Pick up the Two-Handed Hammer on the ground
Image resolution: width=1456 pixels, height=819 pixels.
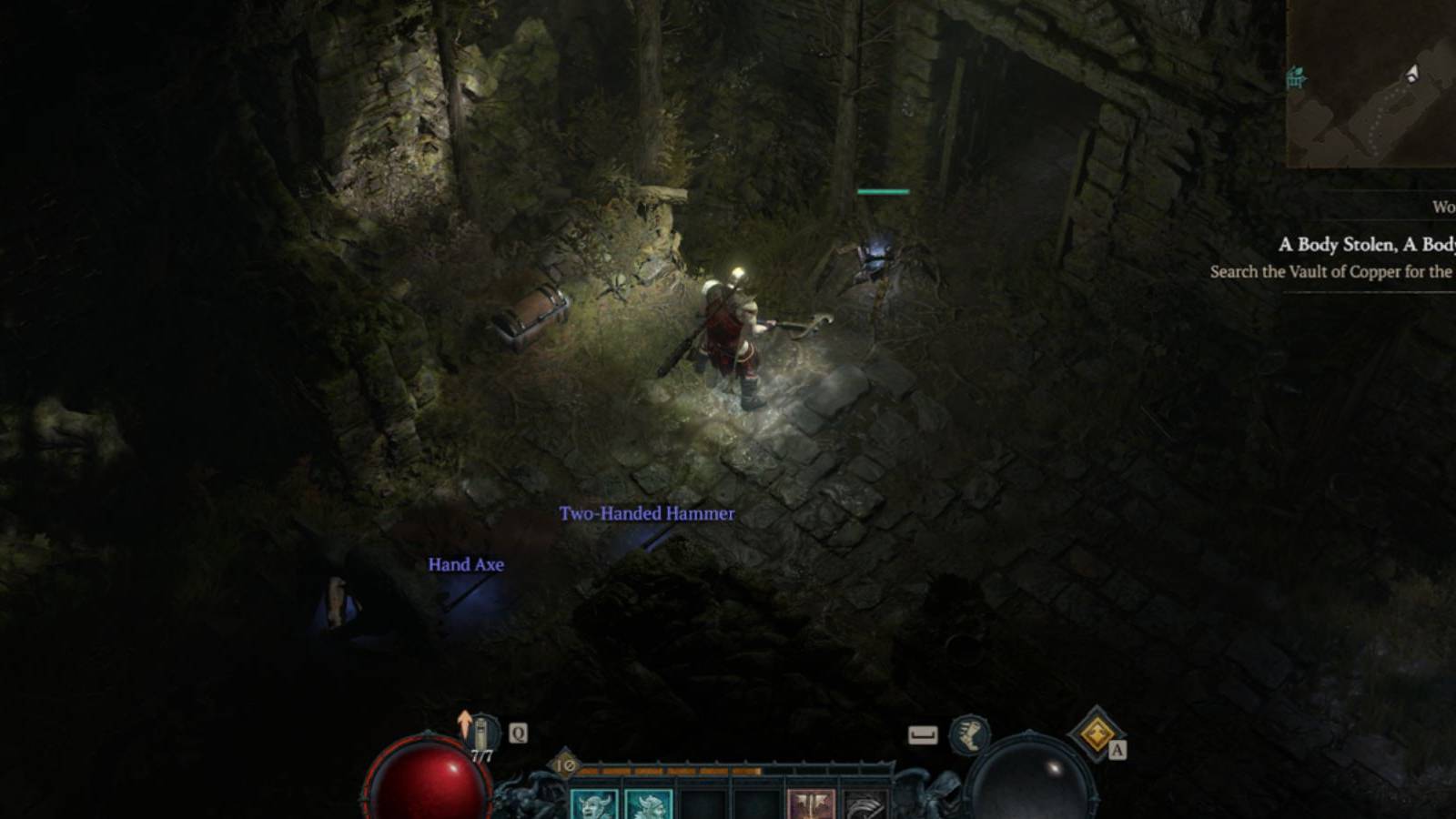[647, 513]
